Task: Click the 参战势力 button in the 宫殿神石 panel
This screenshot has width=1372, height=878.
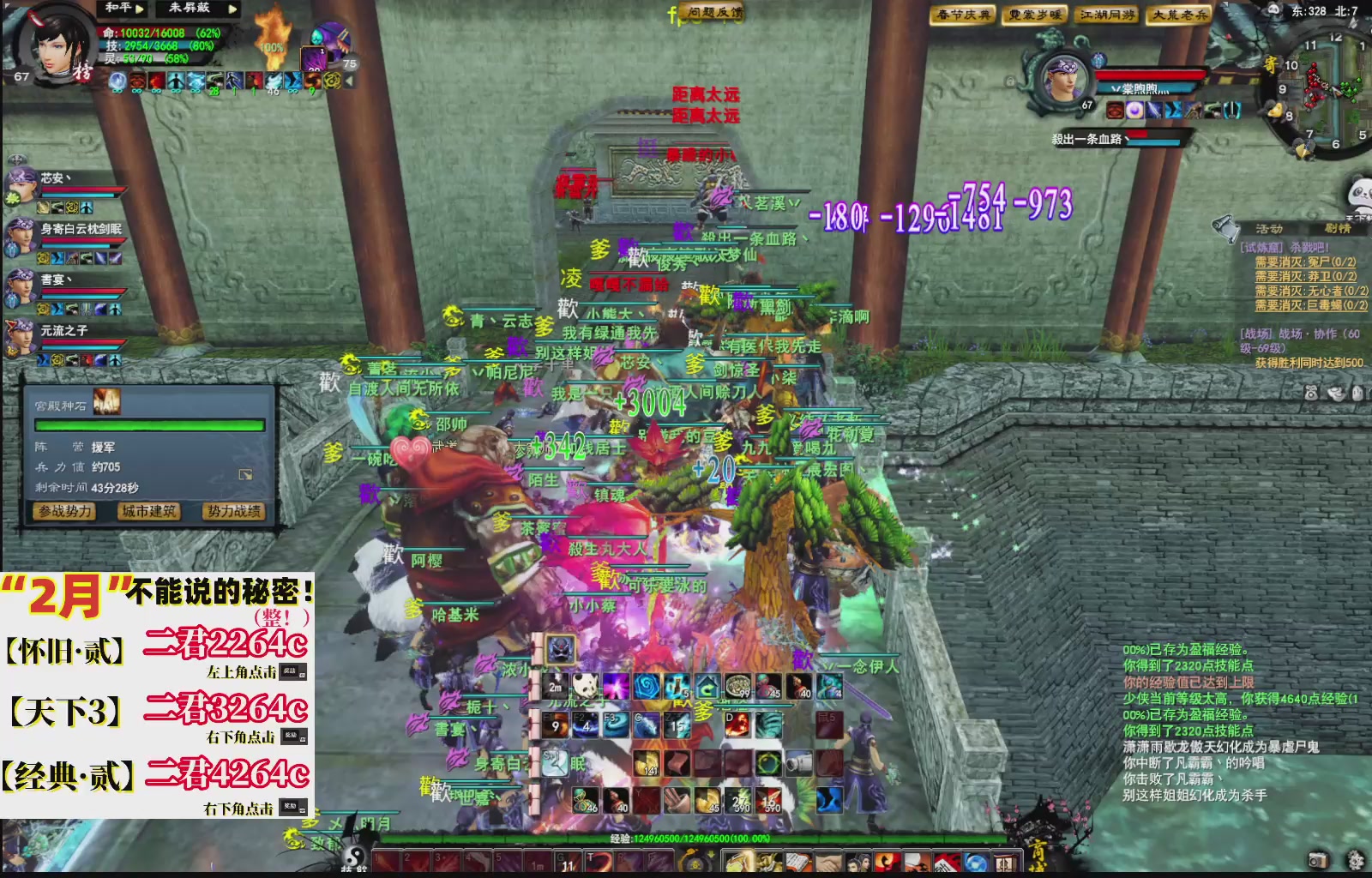Action: point(63,513)
